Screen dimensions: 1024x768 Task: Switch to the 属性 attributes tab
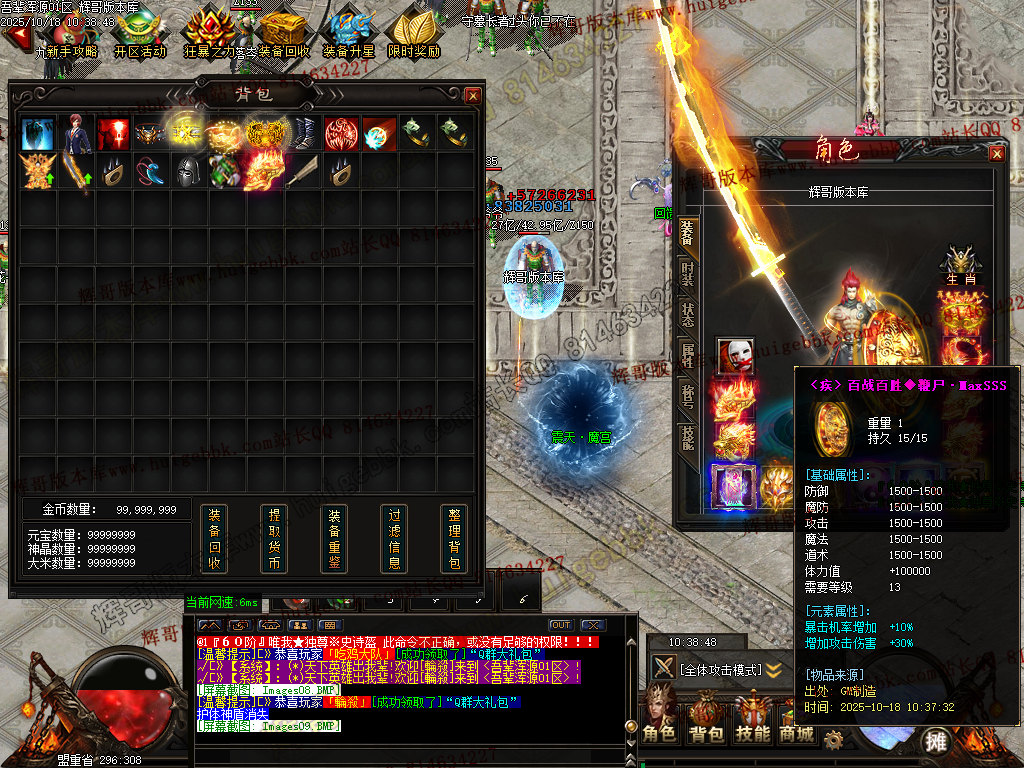[688, 355]
